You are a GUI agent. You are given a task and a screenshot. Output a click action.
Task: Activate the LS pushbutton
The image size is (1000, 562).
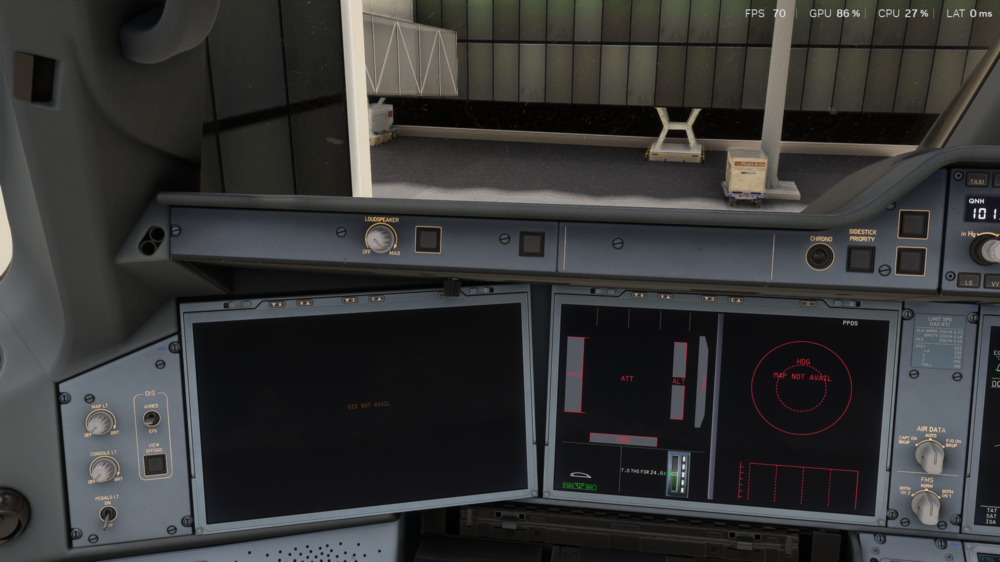click(967, 281)
